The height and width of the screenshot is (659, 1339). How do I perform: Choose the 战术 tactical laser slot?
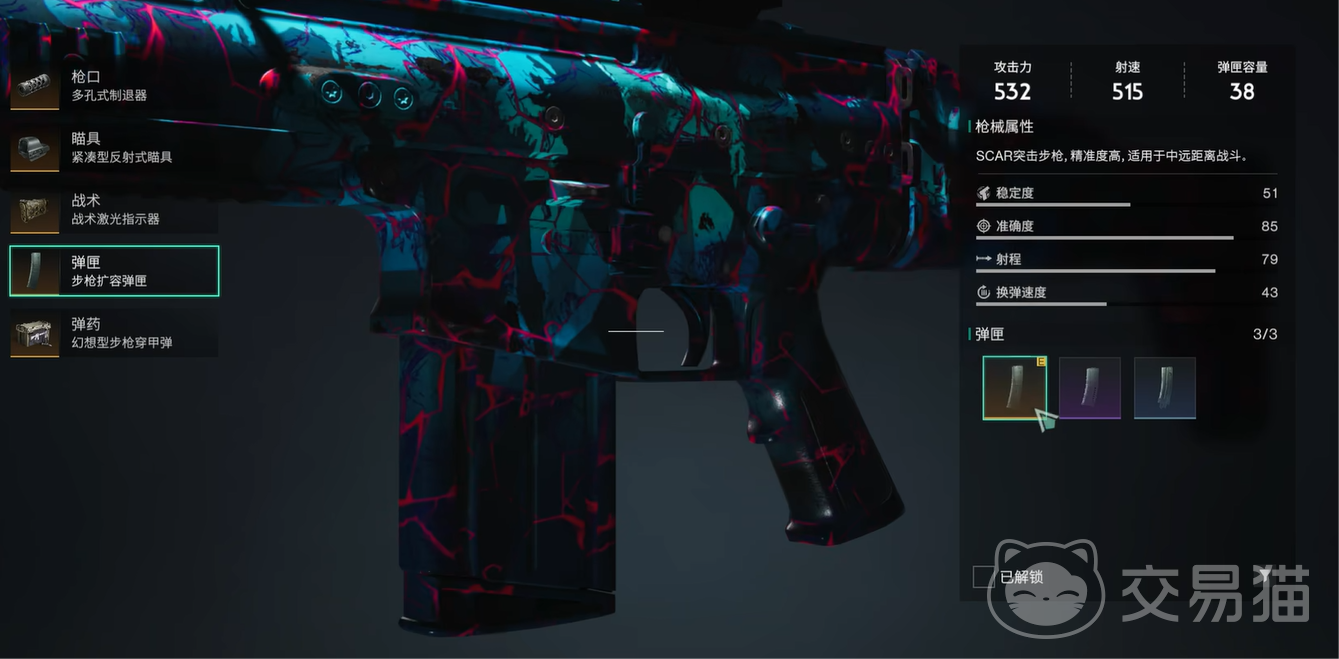point(113,210)
